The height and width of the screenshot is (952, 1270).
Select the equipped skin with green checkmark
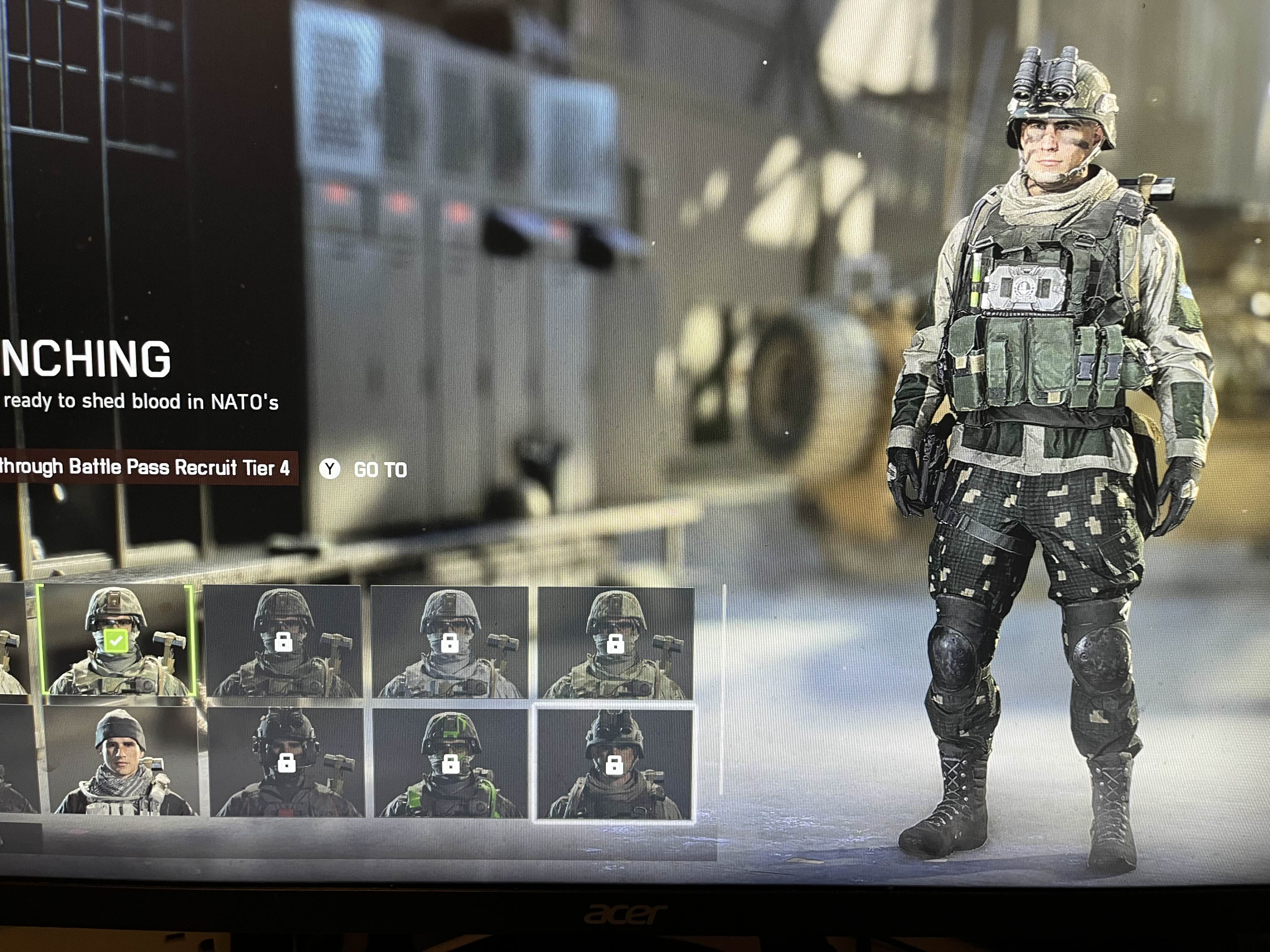tap(117, 640)
